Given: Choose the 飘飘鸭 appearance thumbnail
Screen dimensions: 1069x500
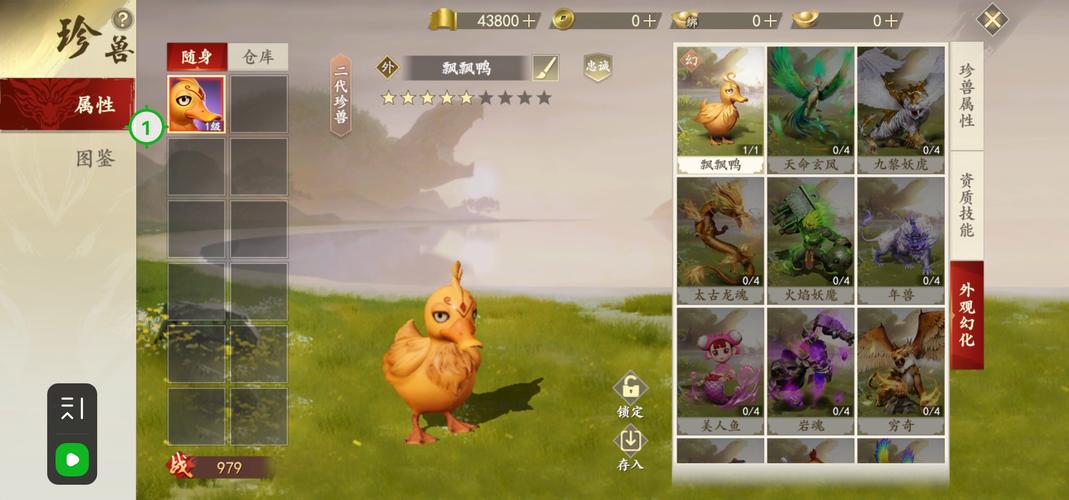Looking at the screenshot, I should click(x=719, y=108).
